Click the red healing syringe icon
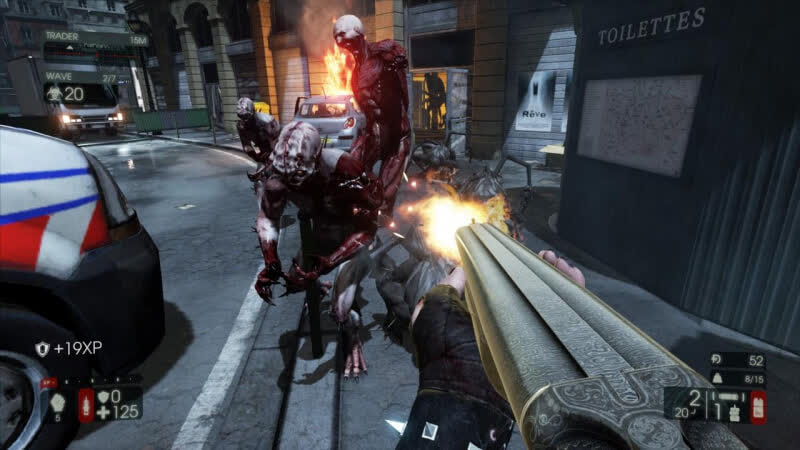This screenshot has width=800, height=450. 86,404
